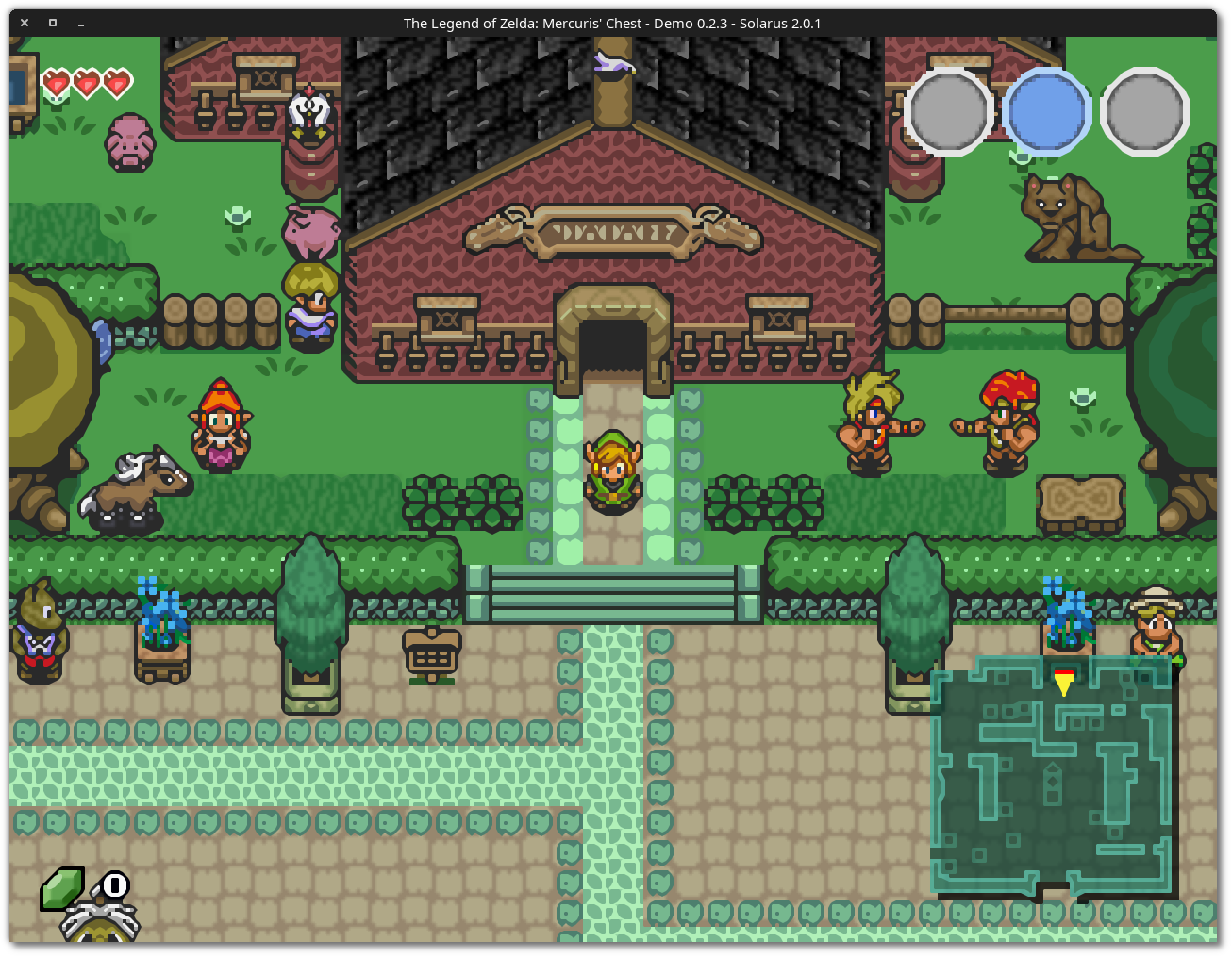
Task: Click the first heart container
Action: pyautogui.click(x=57, y=83)
